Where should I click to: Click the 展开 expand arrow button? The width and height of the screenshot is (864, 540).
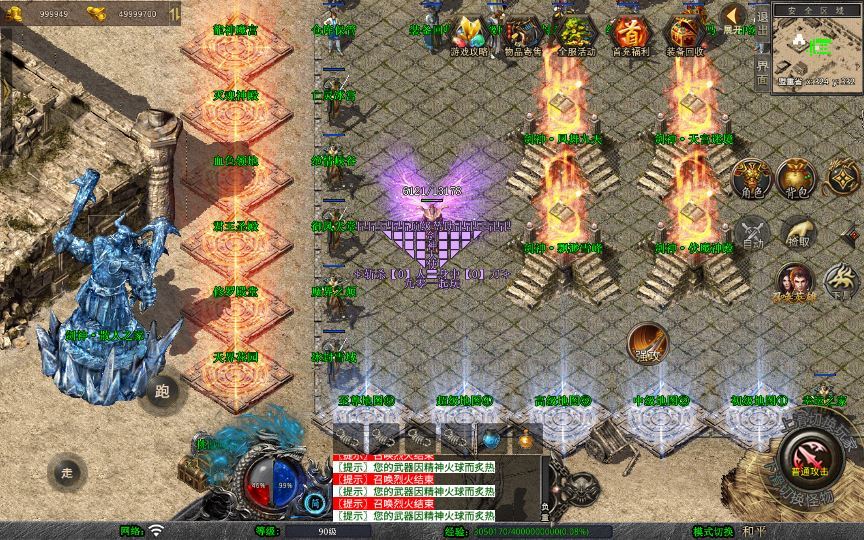(x=736, y=17)
